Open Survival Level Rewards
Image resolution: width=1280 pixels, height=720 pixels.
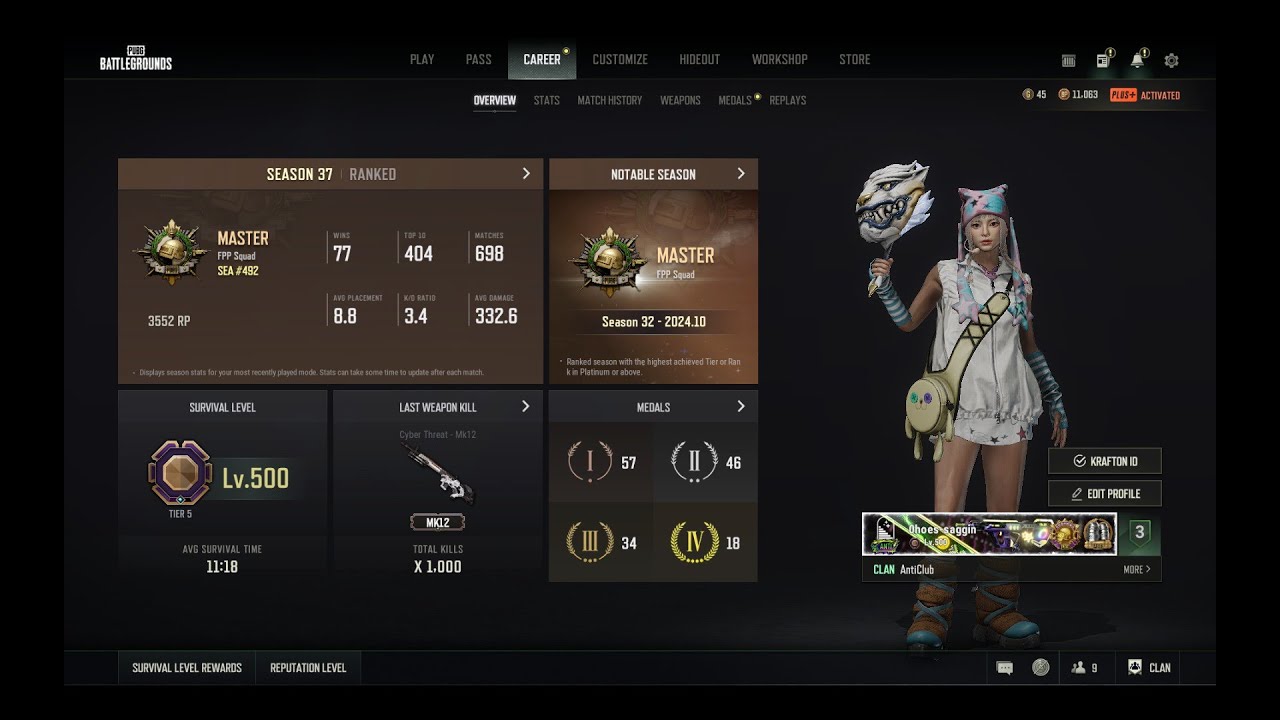point(187,668)
